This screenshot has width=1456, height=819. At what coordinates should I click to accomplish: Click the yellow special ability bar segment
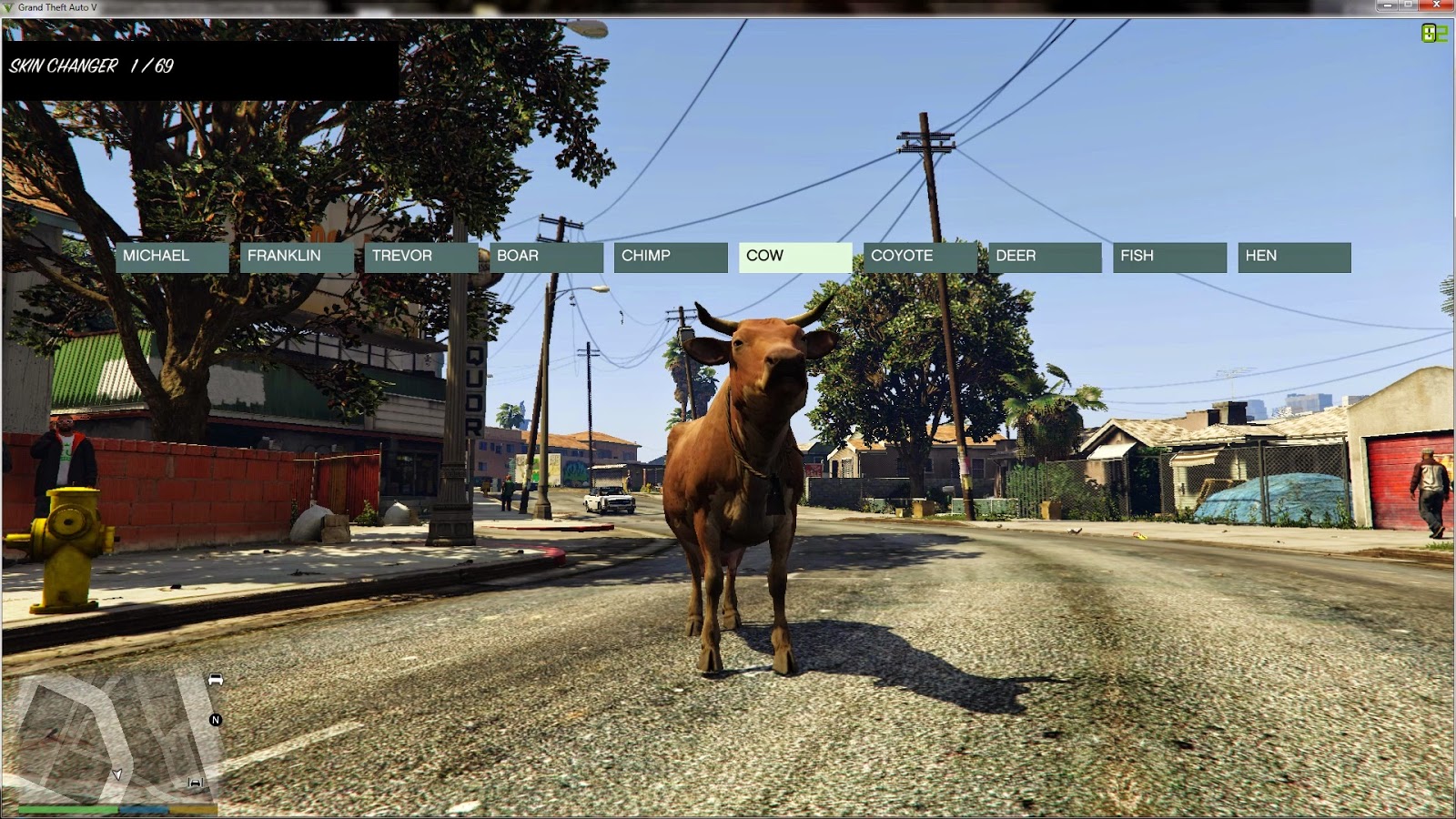click(193, 809)
